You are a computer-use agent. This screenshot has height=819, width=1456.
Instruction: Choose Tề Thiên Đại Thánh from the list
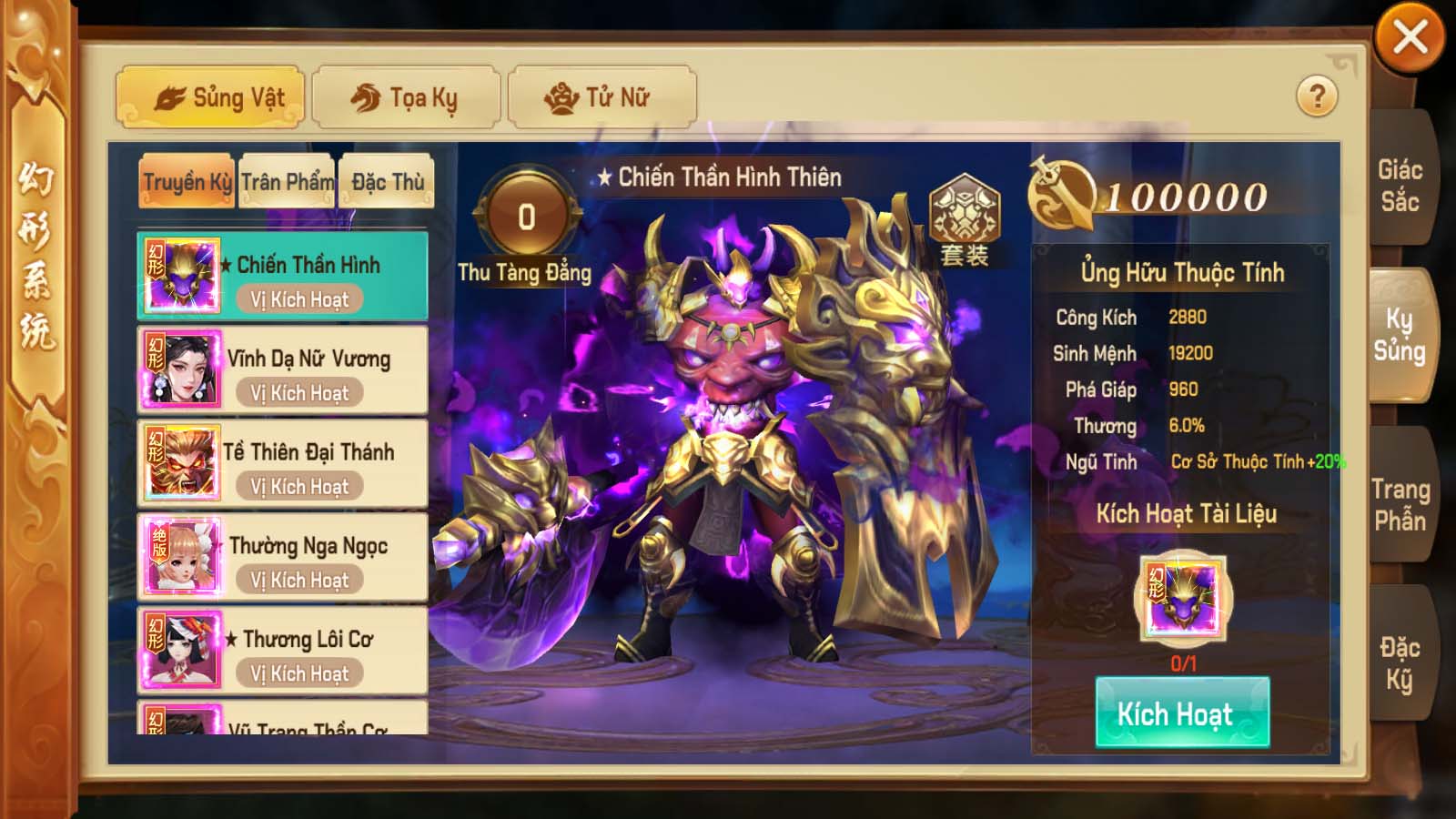click(x=282, y=464)
